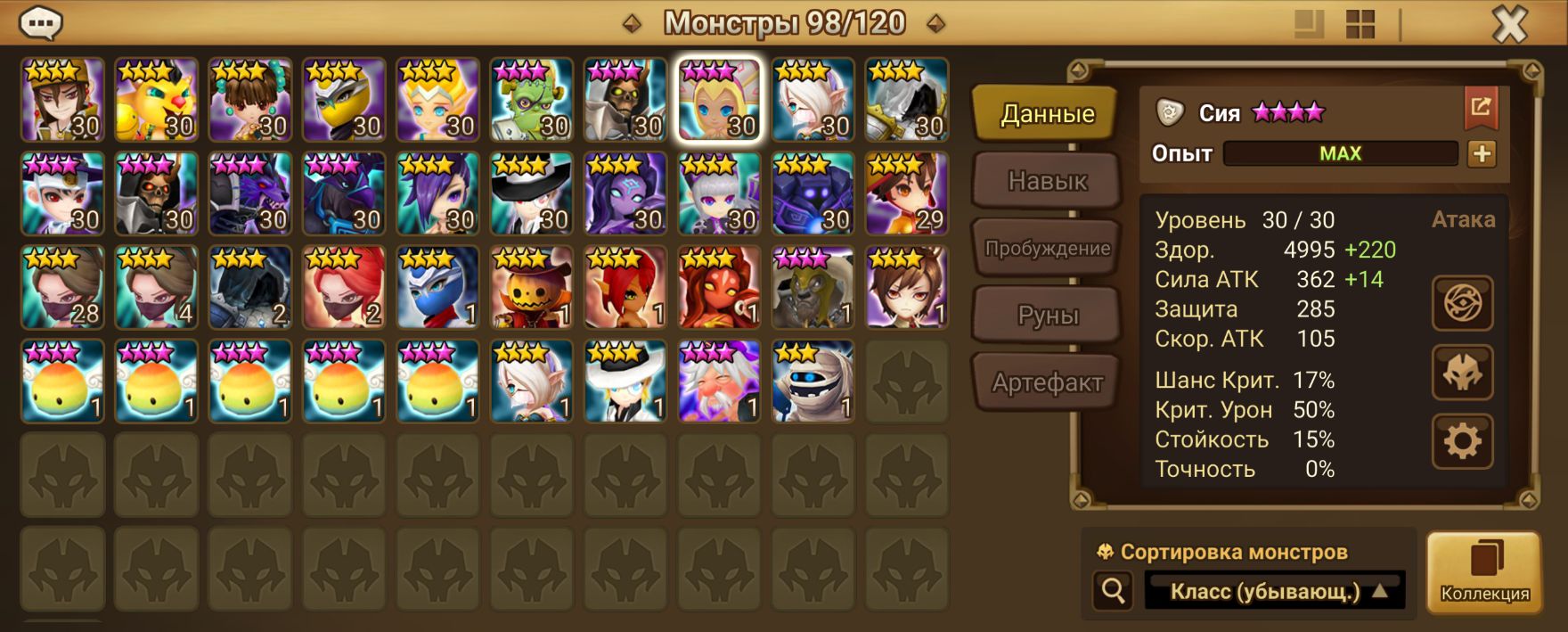Open the Пробуждение tab
The image size is (1568, 632).
(1047, 249)
